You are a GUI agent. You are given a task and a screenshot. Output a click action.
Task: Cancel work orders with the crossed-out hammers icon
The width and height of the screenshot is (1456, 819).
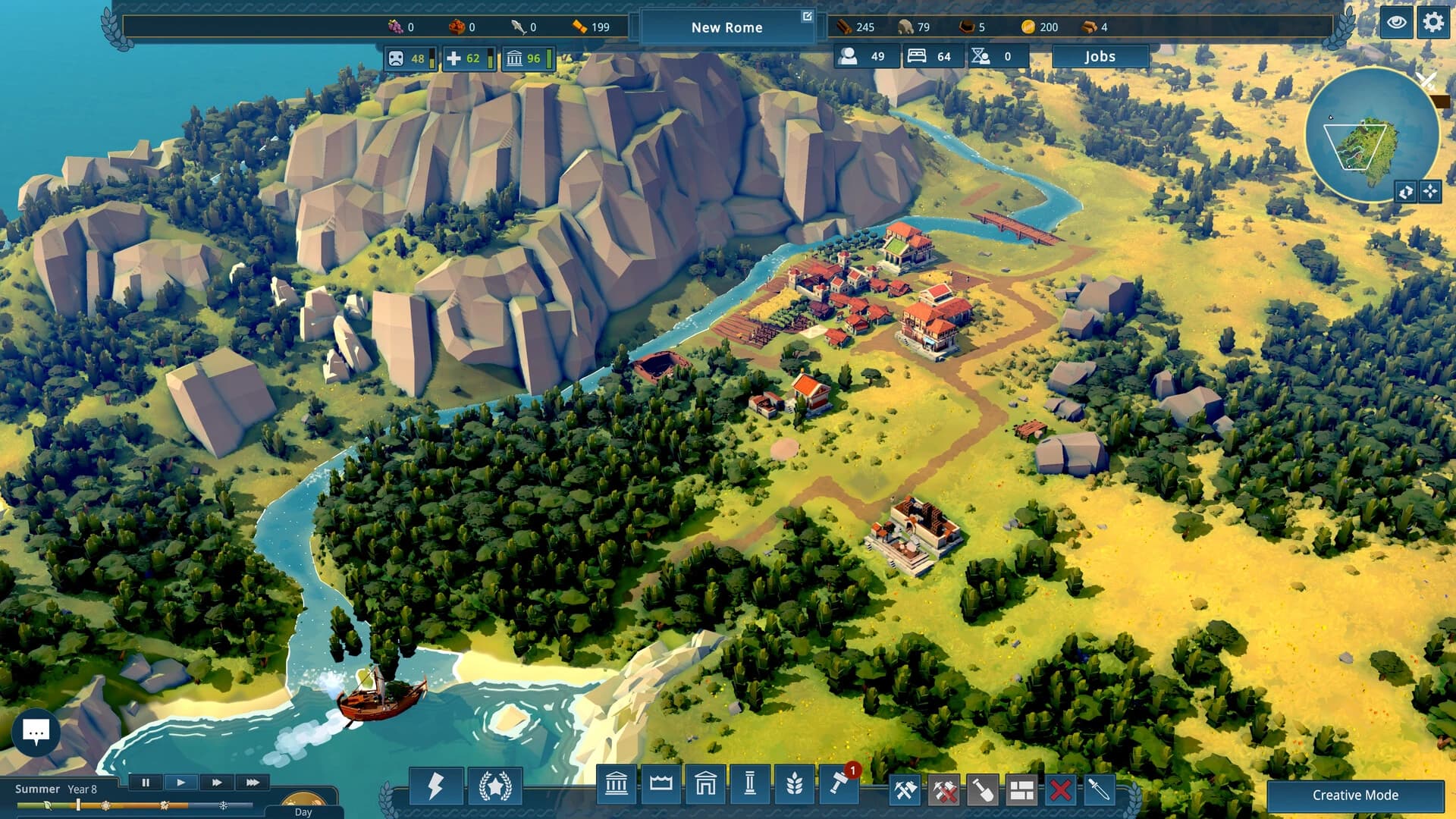click(945, 789)
